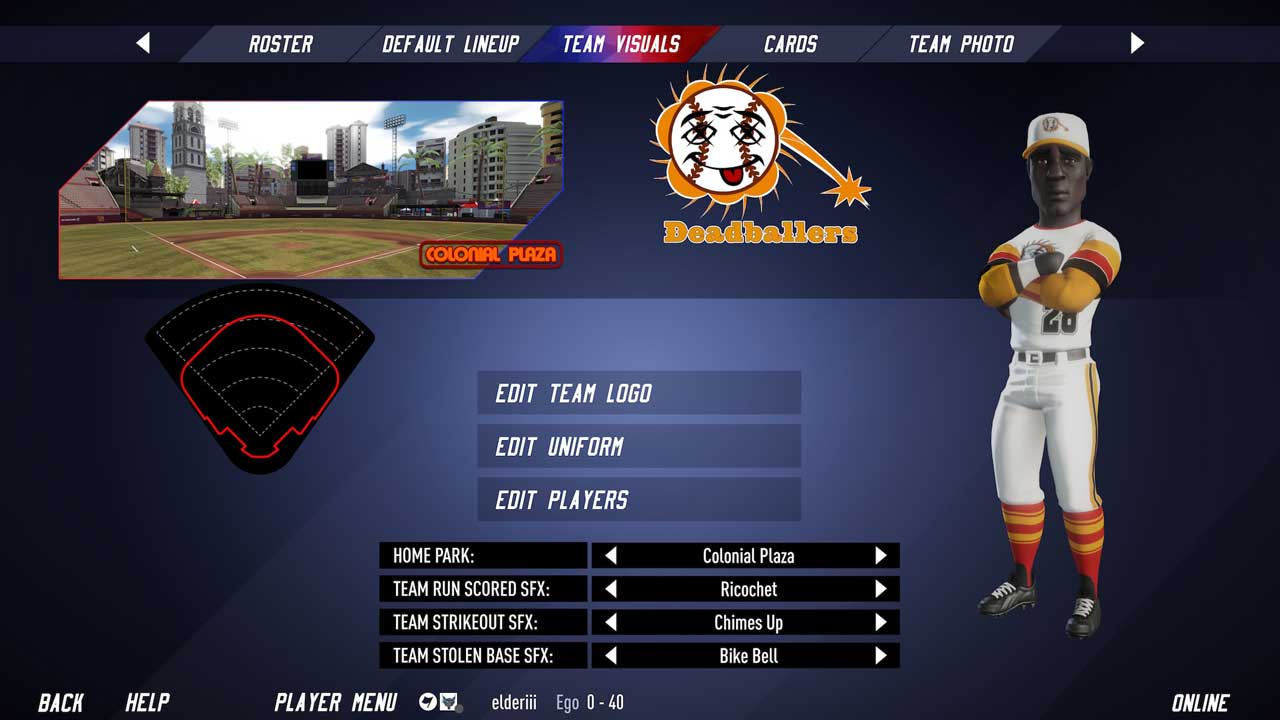The height and width of the screenshot is (720, 1280).
Task: Choose previous Team Run Scored SFX
Action: click(x=611, y=589)
